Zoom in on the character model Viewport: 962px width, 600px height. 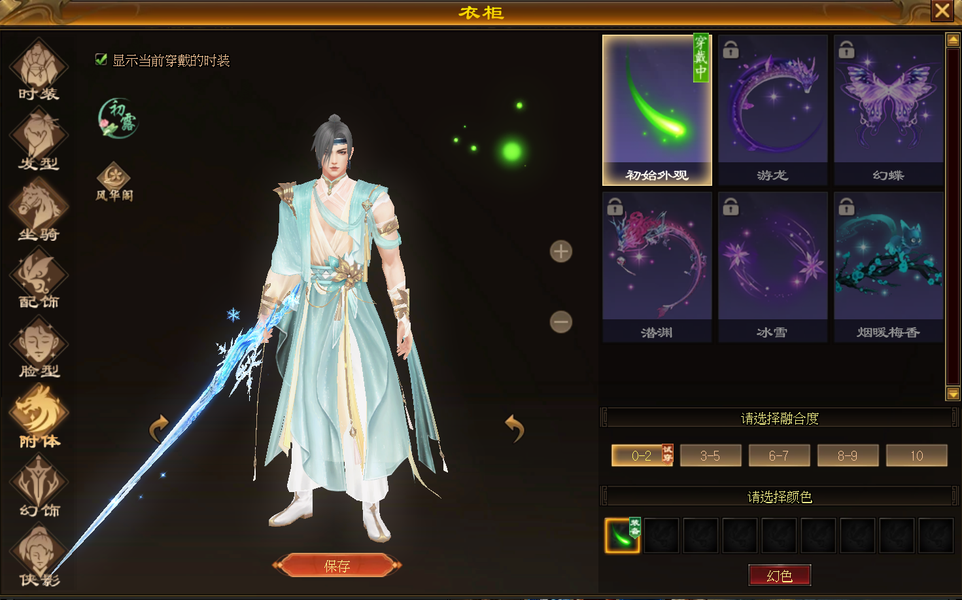click(x=561, y=251)
